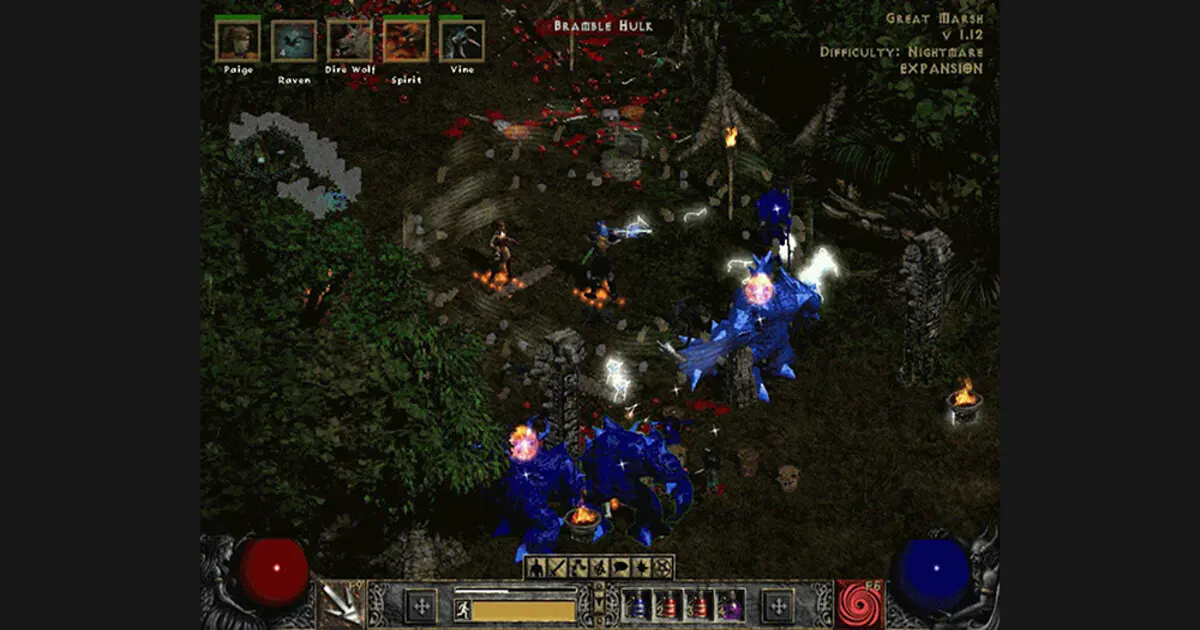
Task: Open the game menu pentagram icon
Action: [x=661, y=568]
